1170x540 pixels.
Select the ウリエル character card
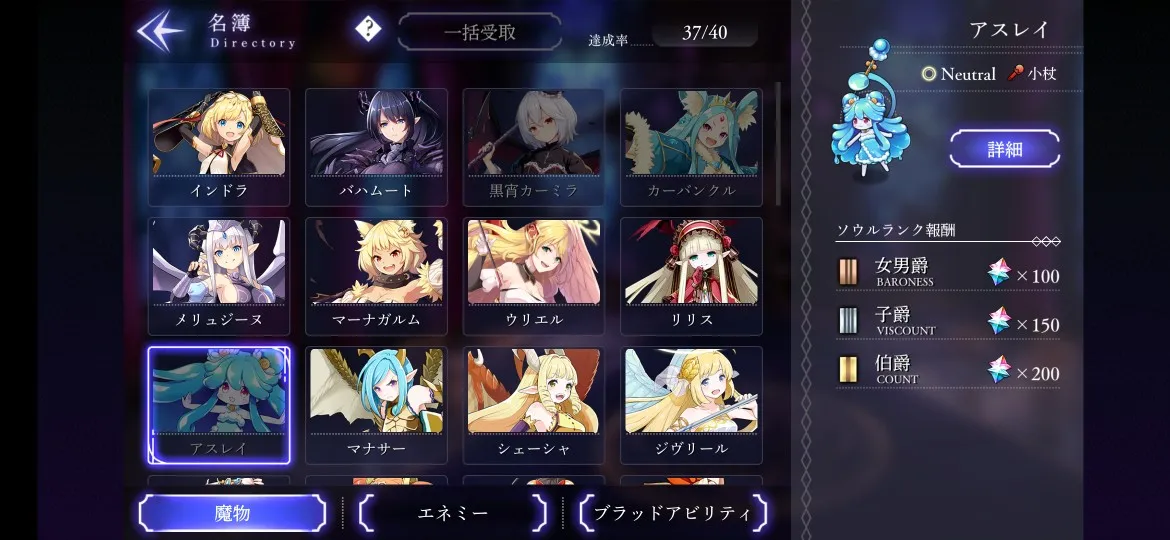[533, 275]
